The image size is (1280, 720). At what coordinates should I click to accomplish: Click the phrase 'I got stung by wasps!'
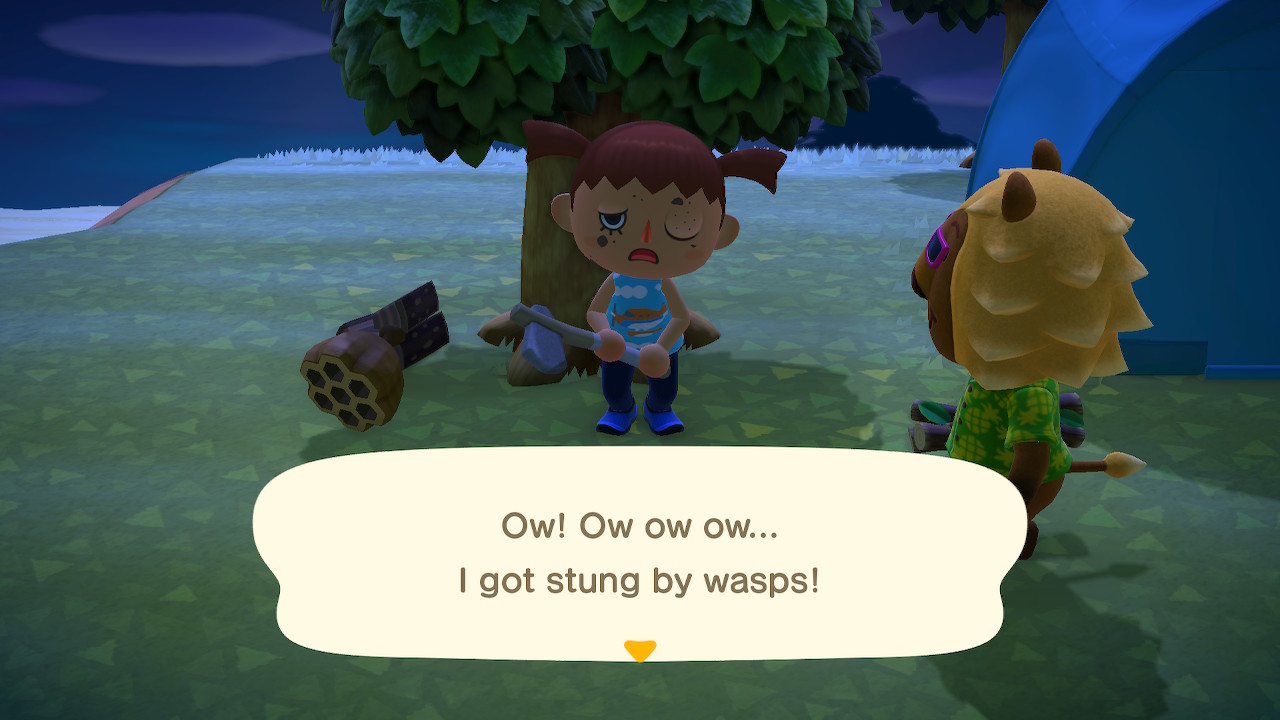tap(640, 578)
